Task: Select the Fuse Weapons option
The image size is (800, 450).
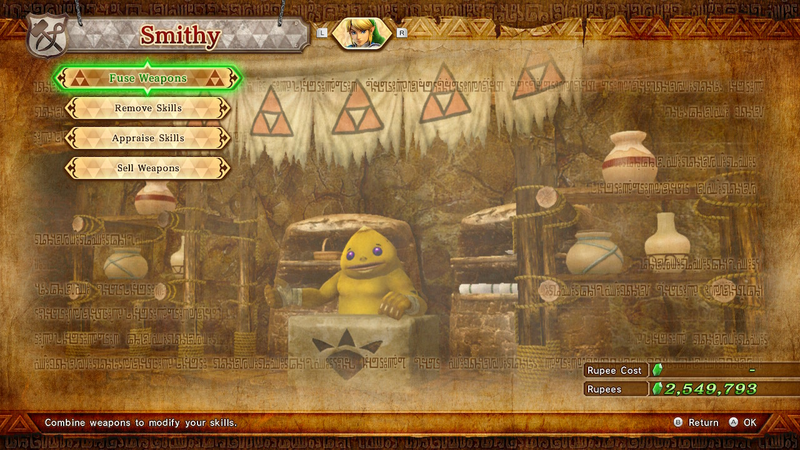Action: 147,78
